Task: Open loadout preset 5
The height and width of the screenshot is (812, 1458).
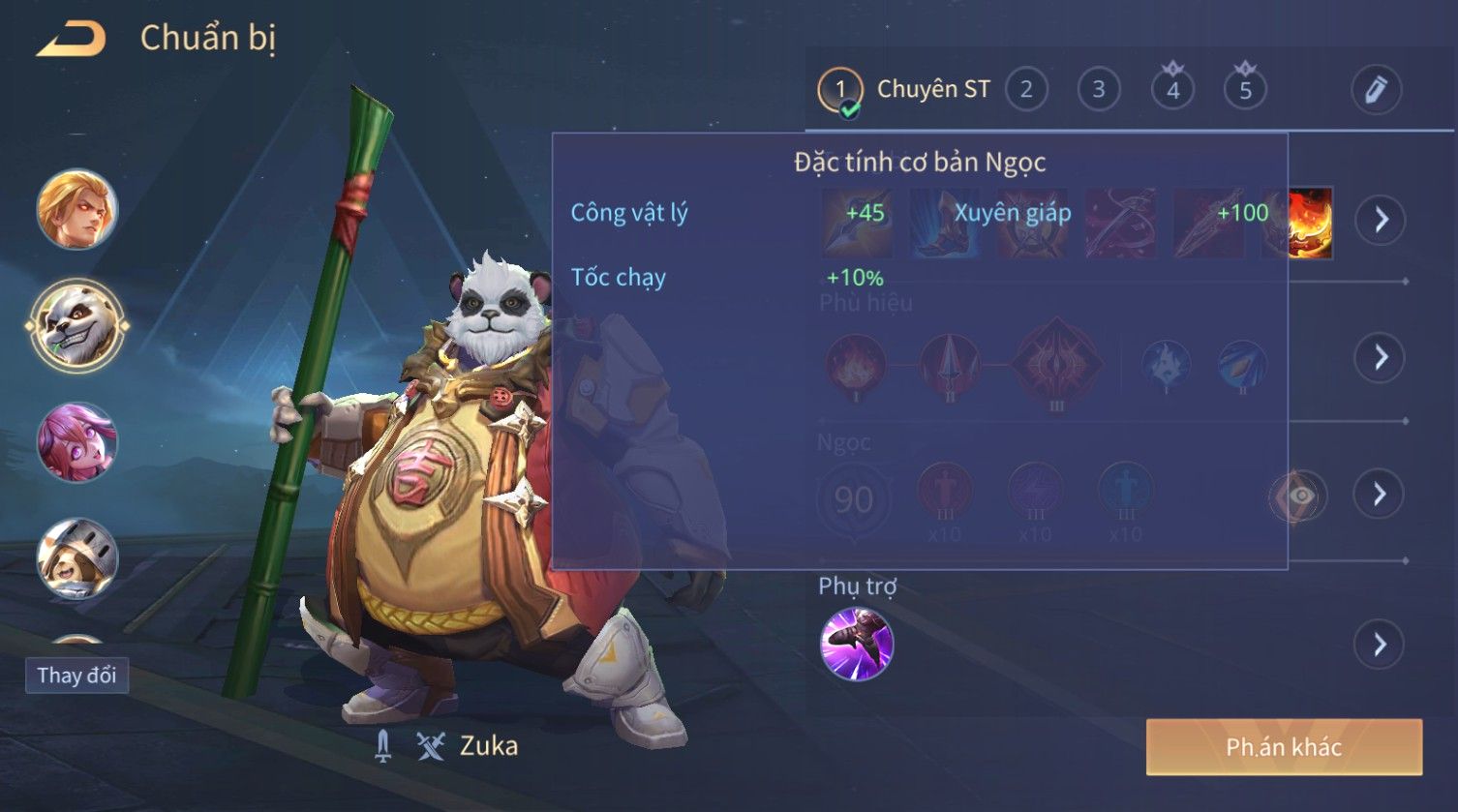Action: [x=1245, y=90]
